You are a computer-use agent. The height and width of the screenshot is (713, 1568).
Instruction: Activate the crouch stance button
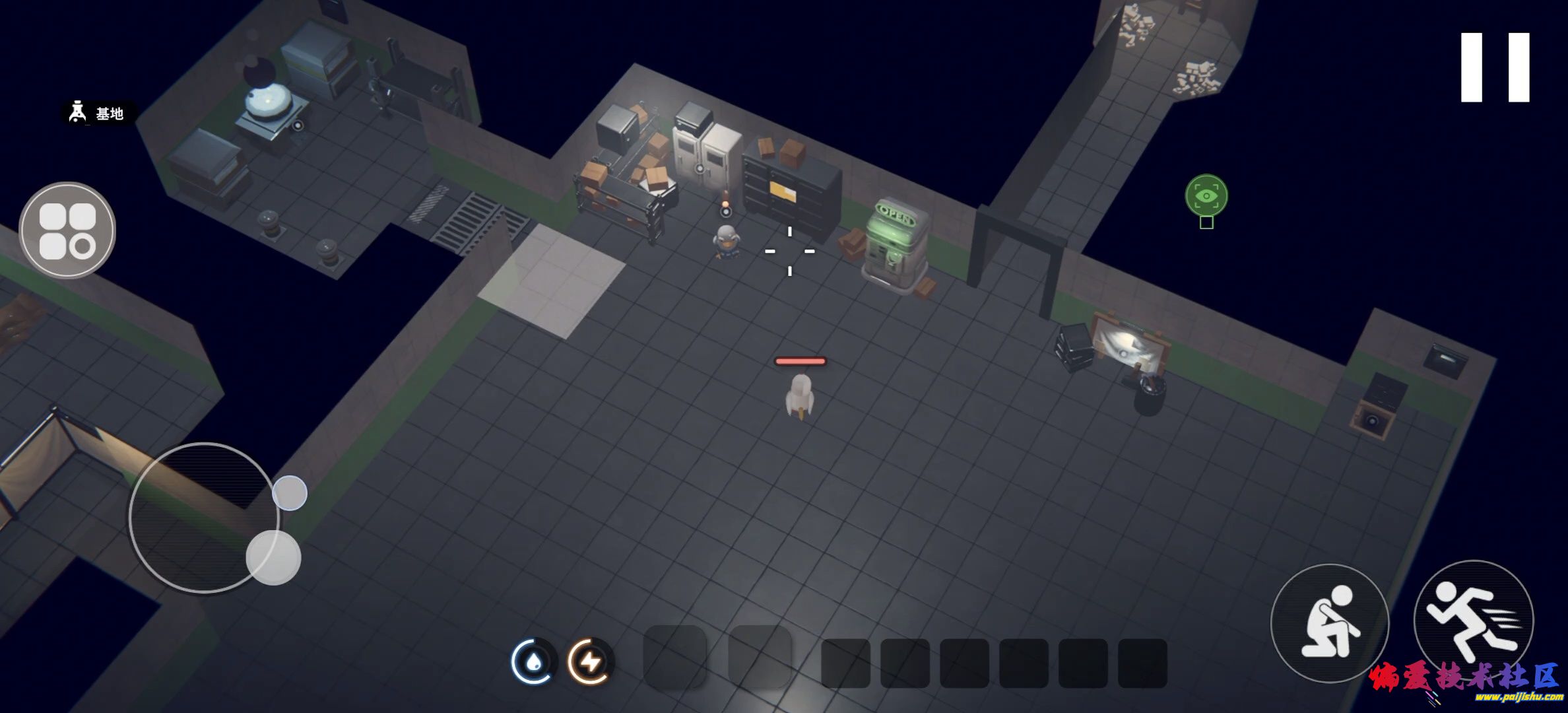(x=1329, y=623)
